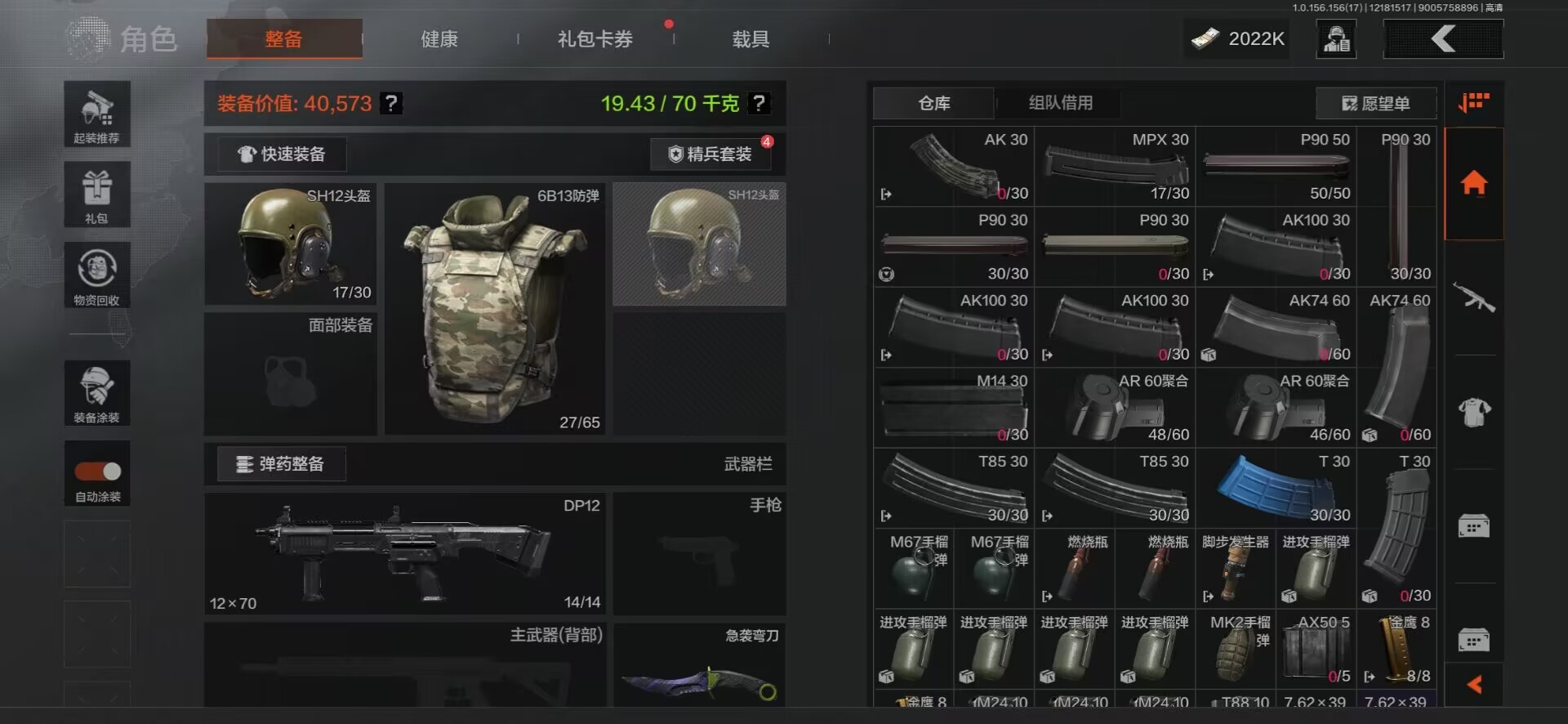
Task: Select the 急袭弯刀 knife slot
Action: (700, 665)
